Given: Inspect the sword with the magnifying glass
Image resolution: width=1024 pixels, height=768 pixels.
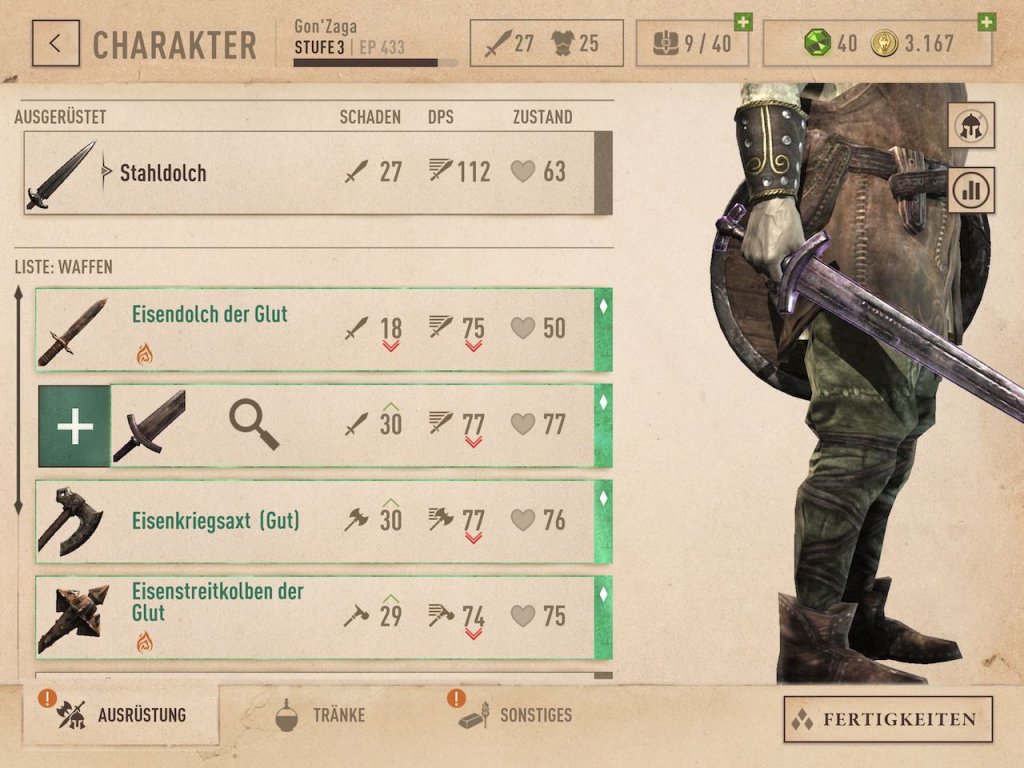Looking at the screenshot, I should click(253, 424).
